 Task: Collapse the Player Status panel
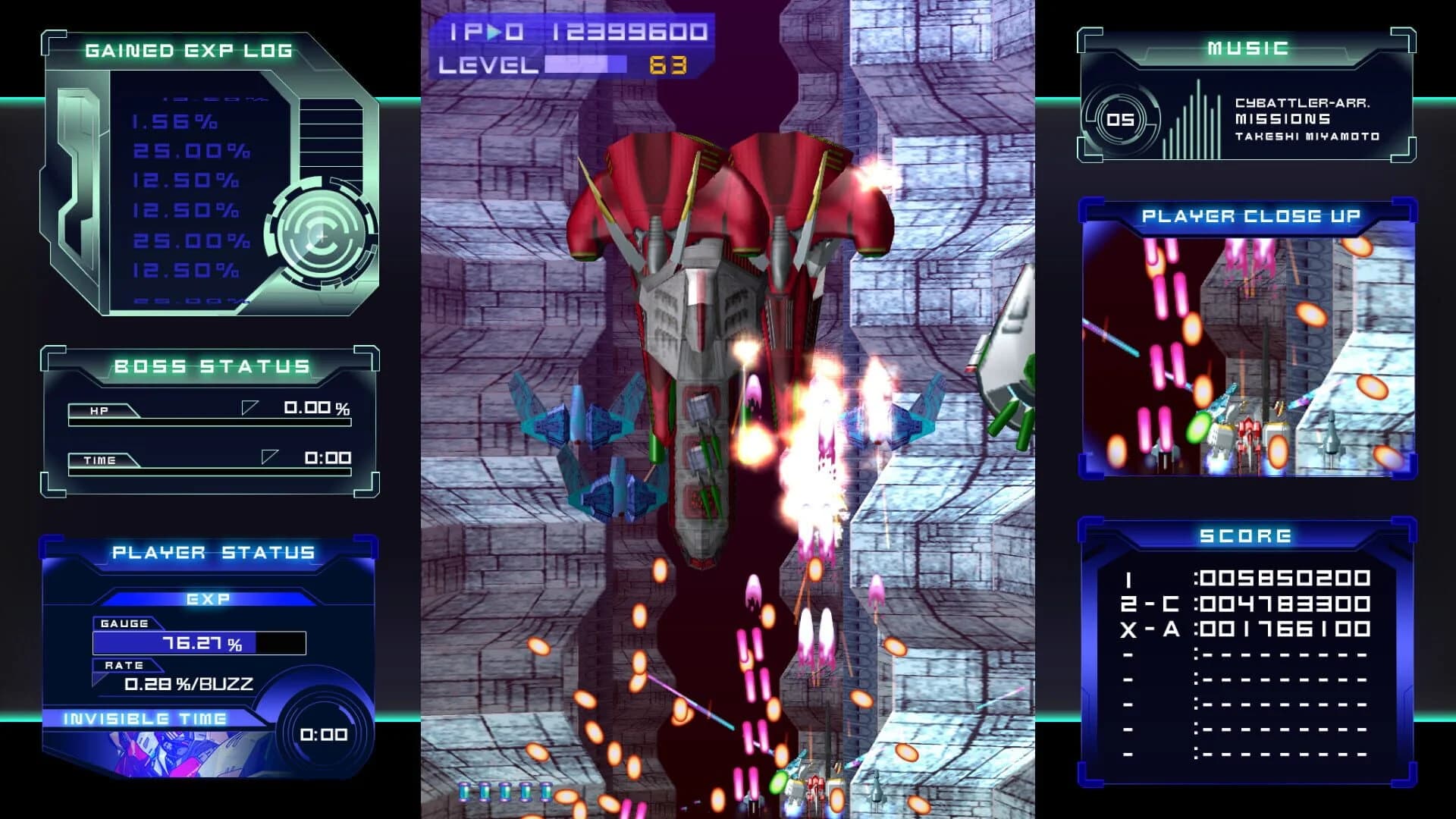click(212, 552)
